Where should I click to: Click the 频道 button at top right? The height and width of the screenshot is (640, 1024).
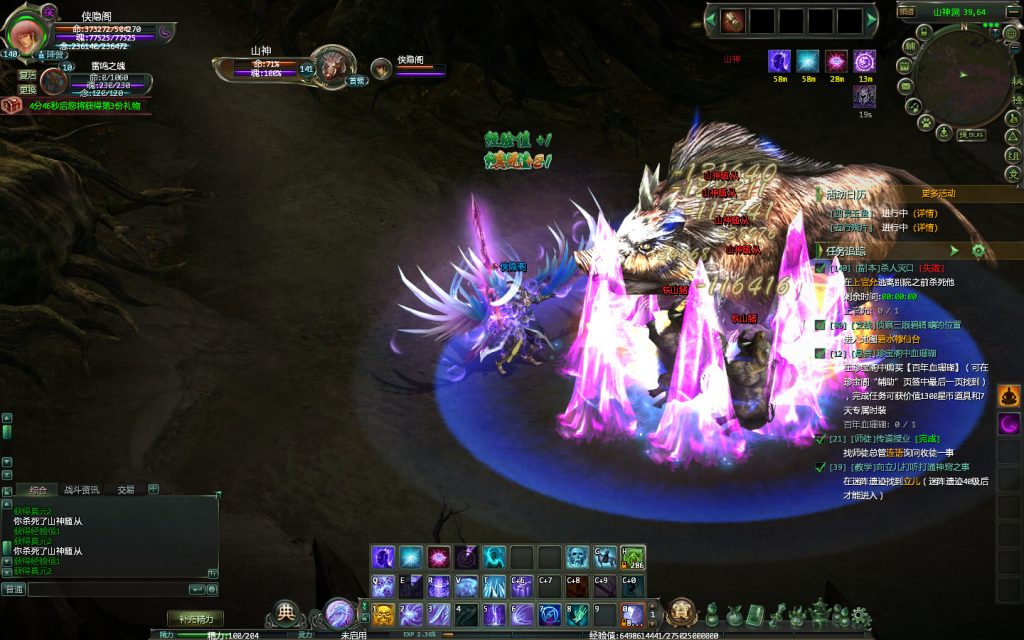click(906, 11)
